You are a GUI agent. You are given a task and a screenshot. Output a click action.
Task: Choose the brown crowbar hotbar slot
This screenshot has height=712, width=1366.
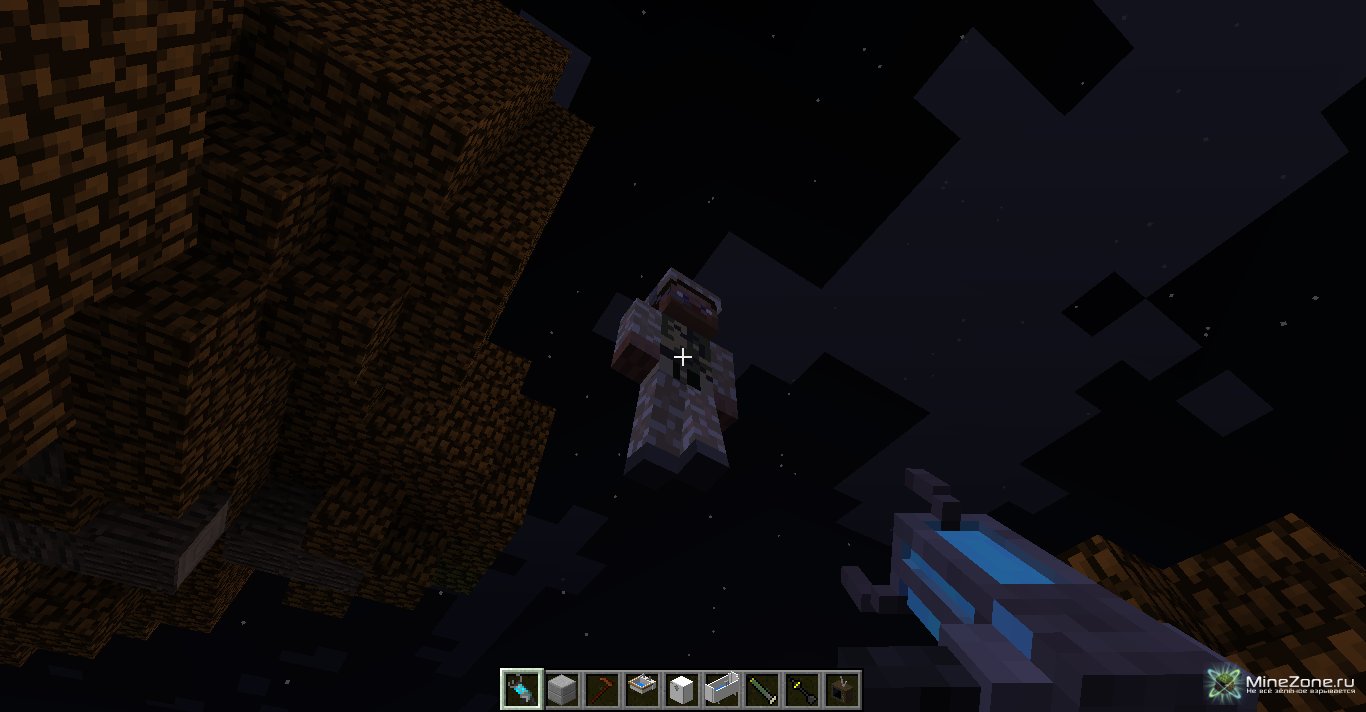click(601, 689)
